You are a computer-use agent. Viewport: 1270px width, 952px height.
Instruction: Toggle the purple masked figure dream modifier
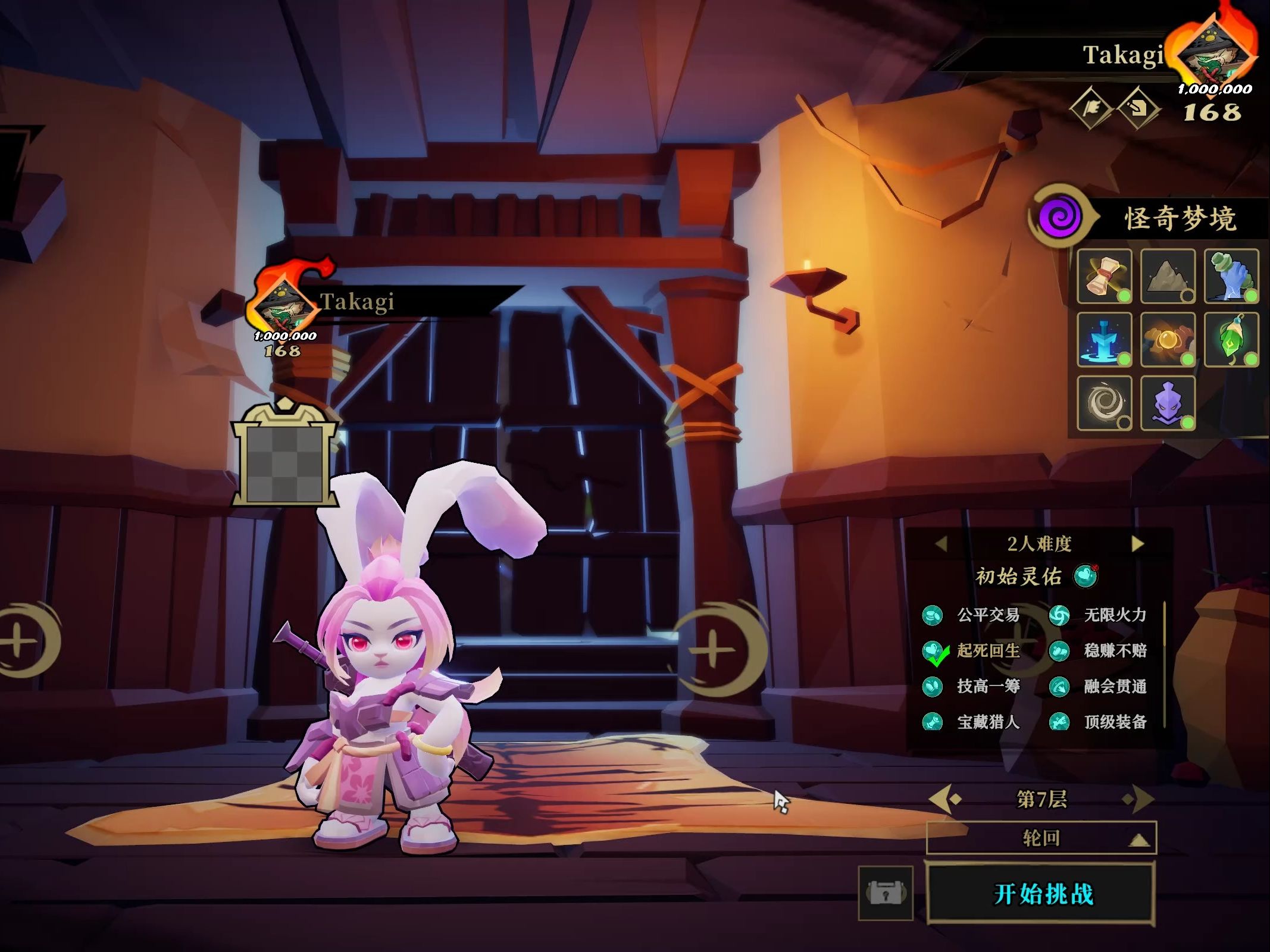(1168, 403)
